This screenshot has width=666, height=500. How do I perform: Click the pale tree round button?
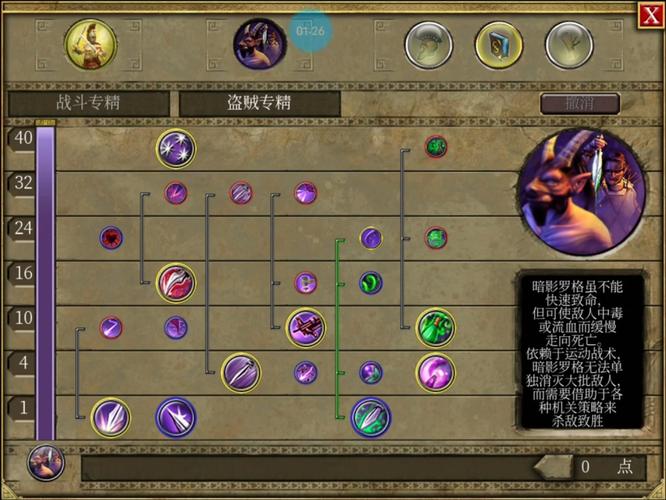569,45
